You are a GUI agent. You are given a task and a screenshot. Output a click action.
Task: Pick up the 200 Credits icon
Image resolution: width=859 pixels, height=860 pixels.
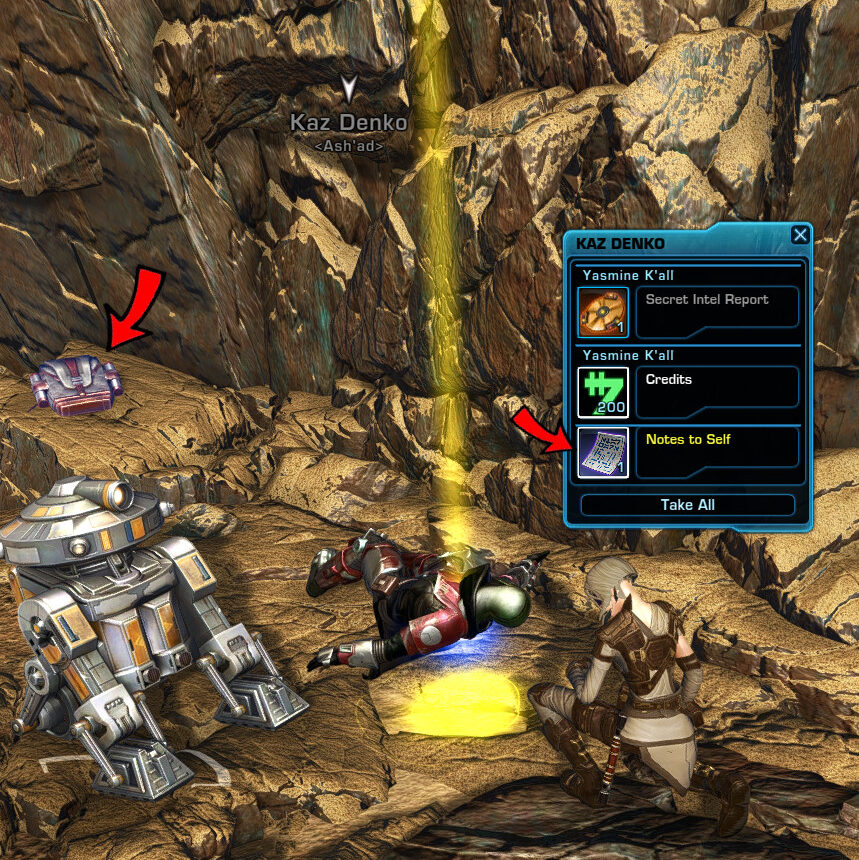[x=604, y=392]
